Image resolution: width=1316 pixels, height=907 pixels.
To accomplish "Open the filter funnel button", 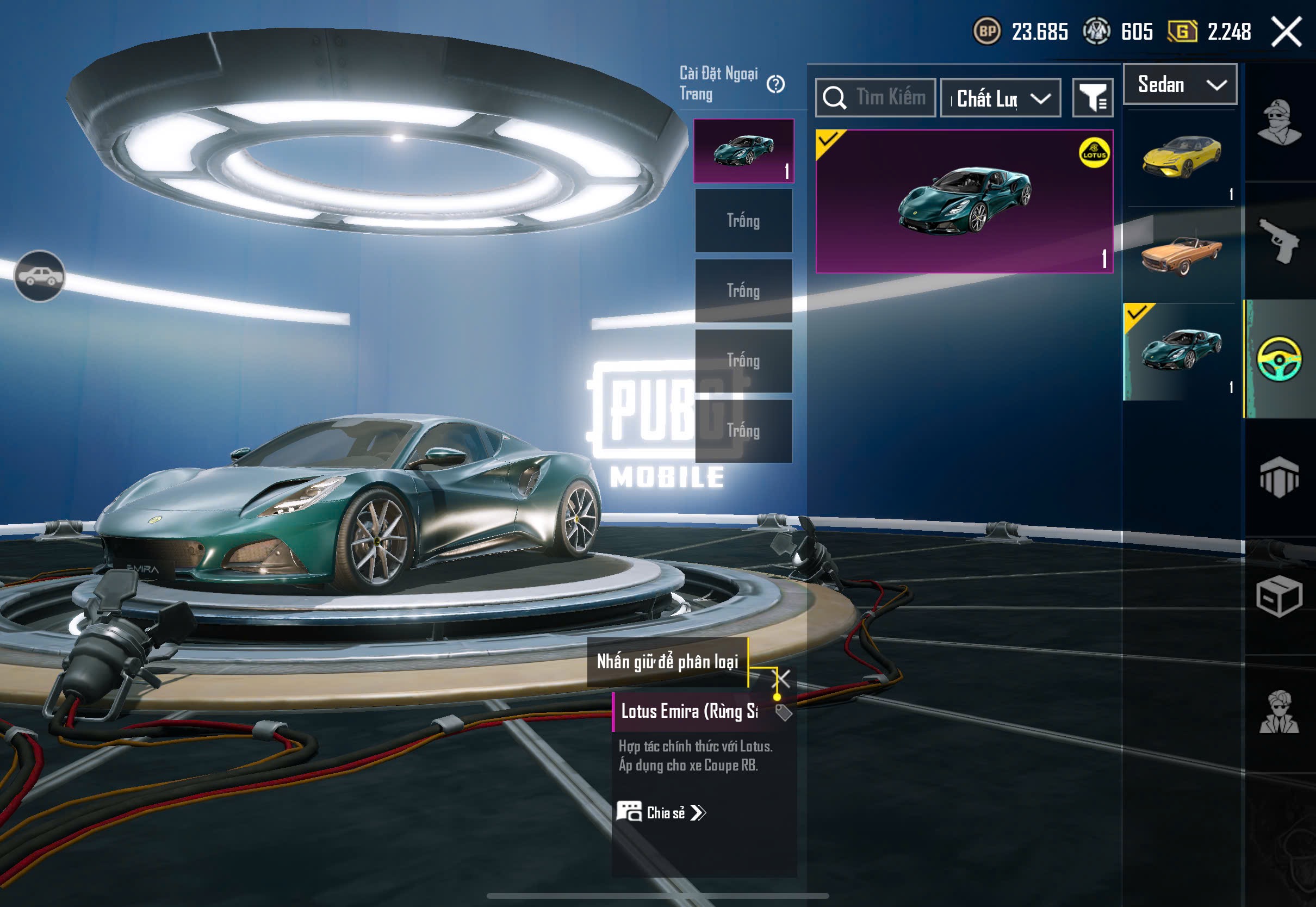I will tap(1092, 98).
